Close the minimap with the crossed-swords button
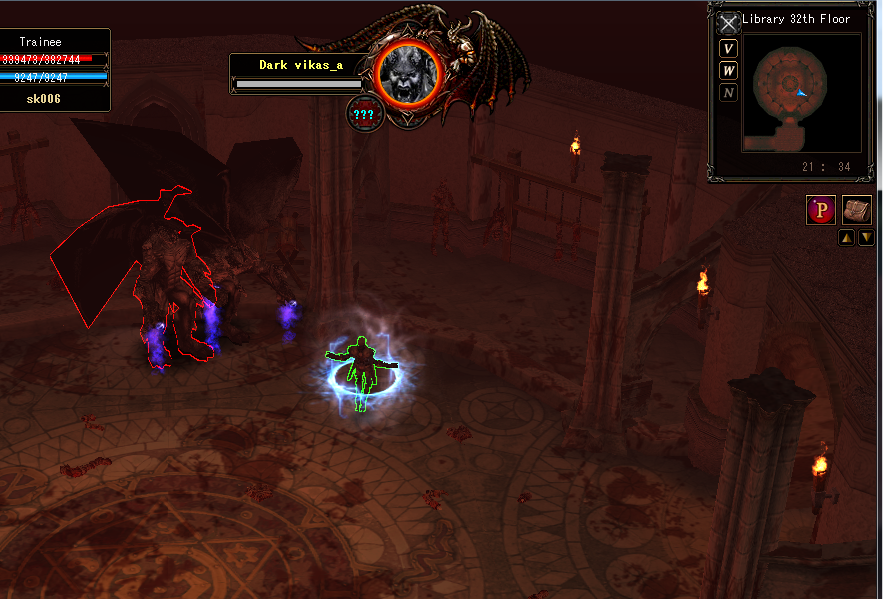Screen dimensions: 883x599 point(728,24)
